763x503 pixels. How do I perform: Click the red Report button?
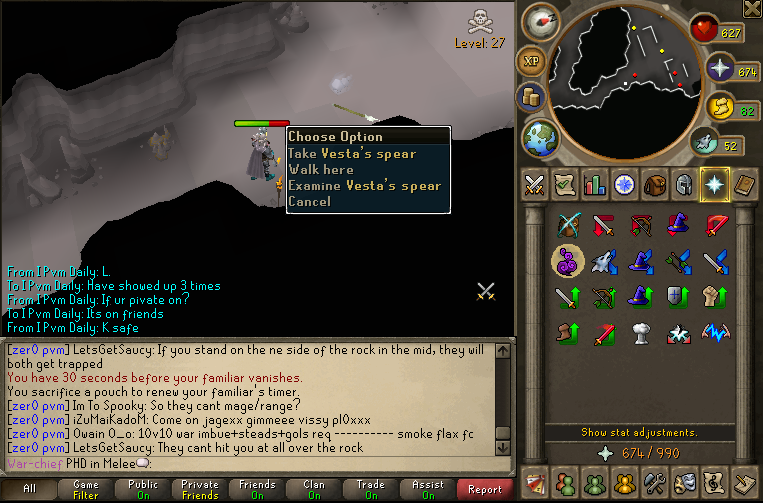(x=485, y=489)
